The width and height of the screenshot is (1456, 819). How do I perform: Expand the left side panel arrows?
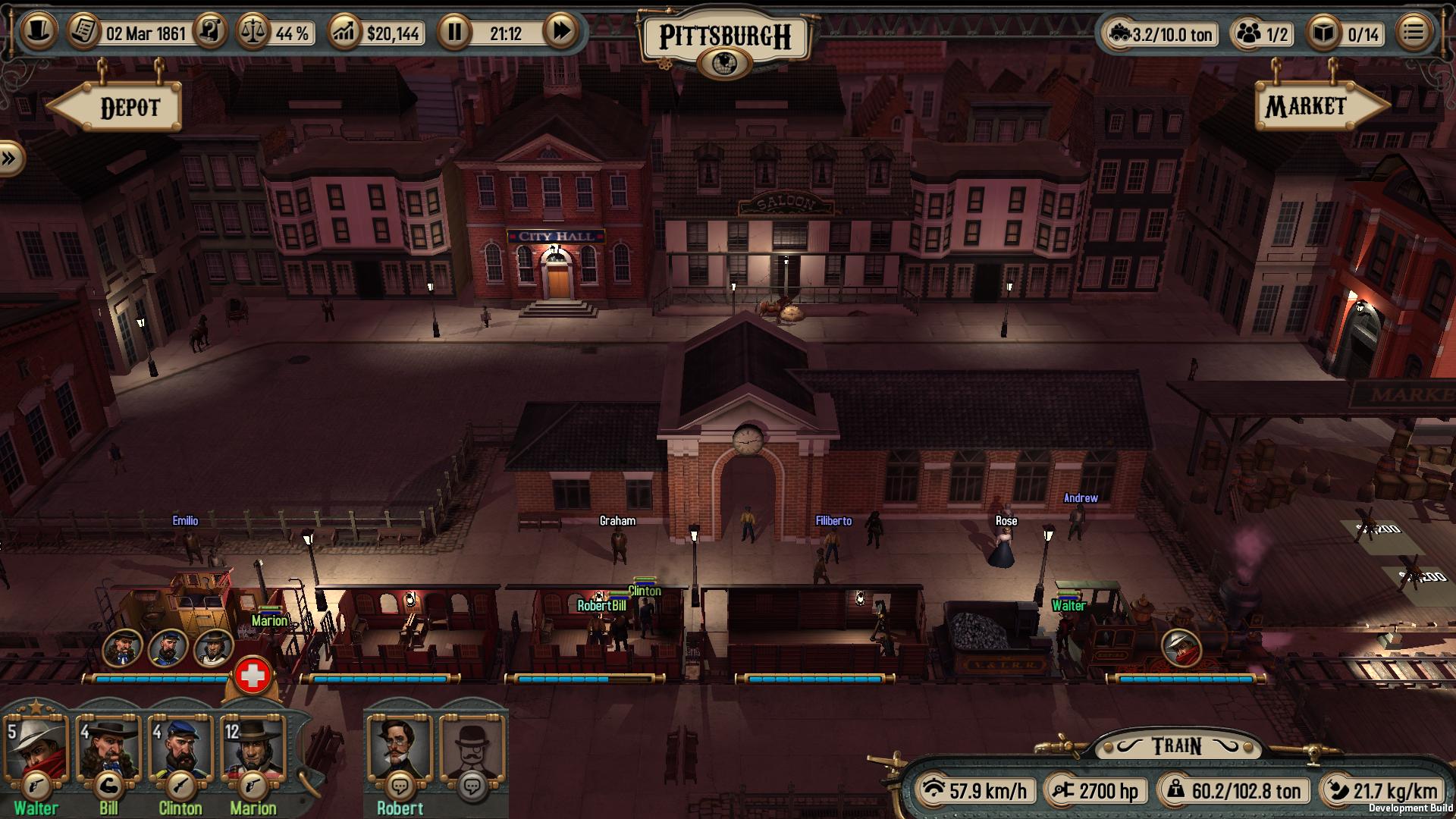coord(10,159)
